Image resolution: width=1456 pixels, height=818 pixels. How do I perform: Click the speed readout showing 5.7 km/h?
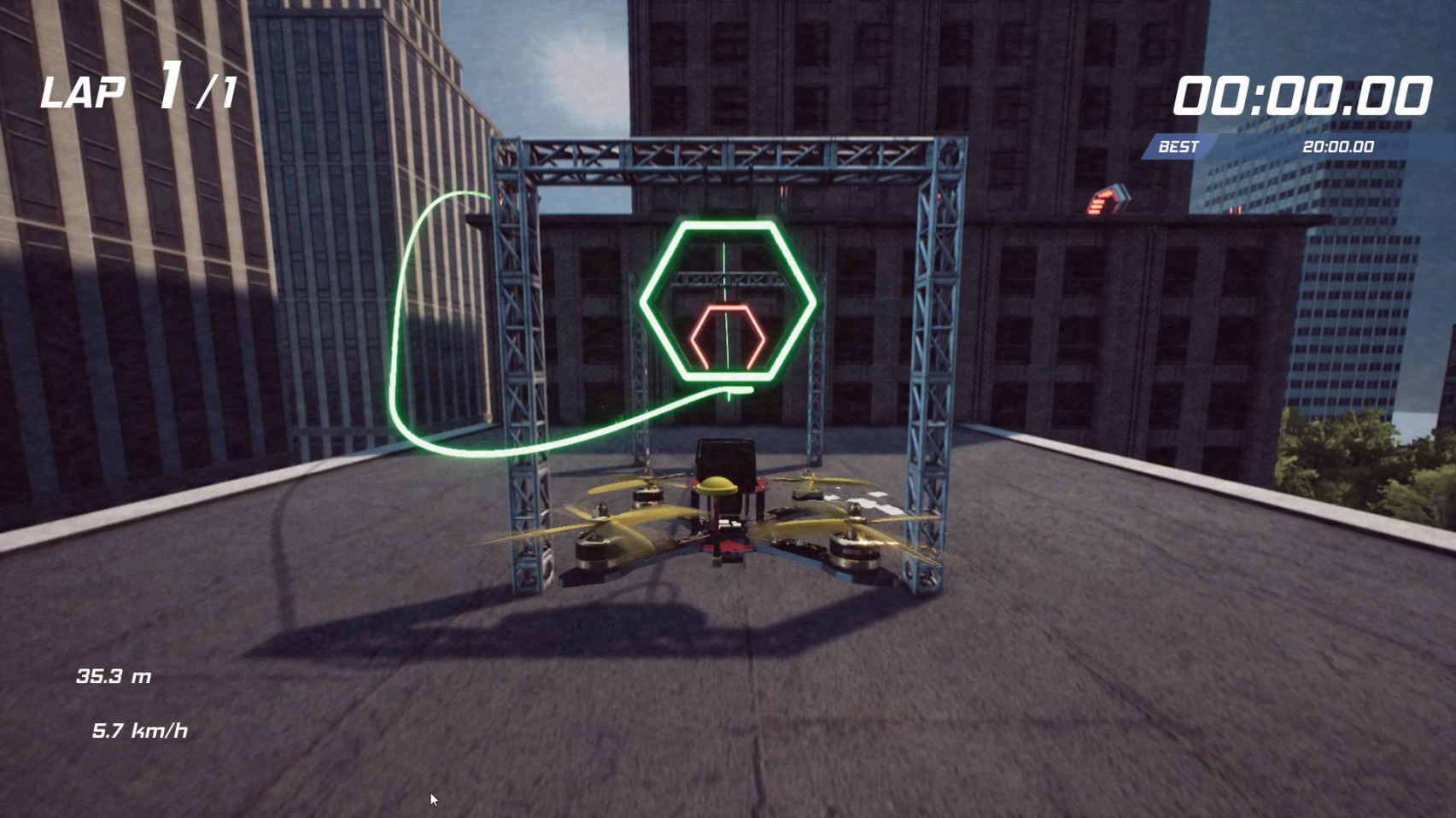(x=141, y=730)
